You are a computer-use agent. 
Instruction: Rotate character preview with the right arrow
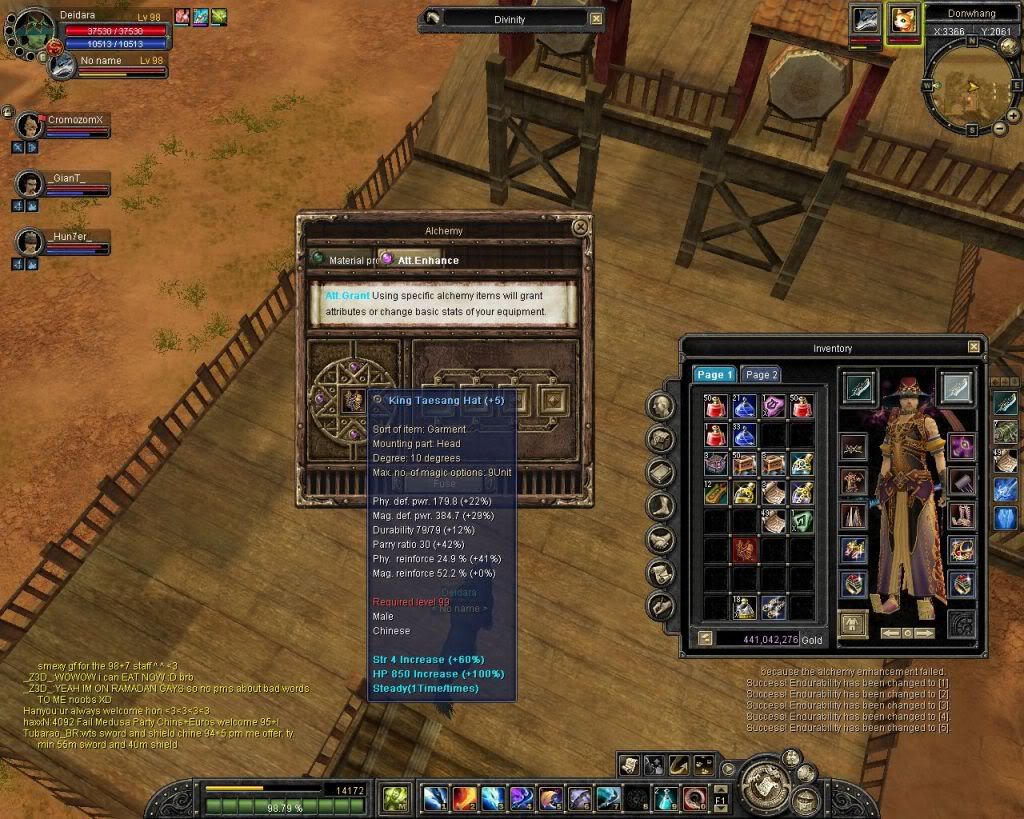coord(926,633)
